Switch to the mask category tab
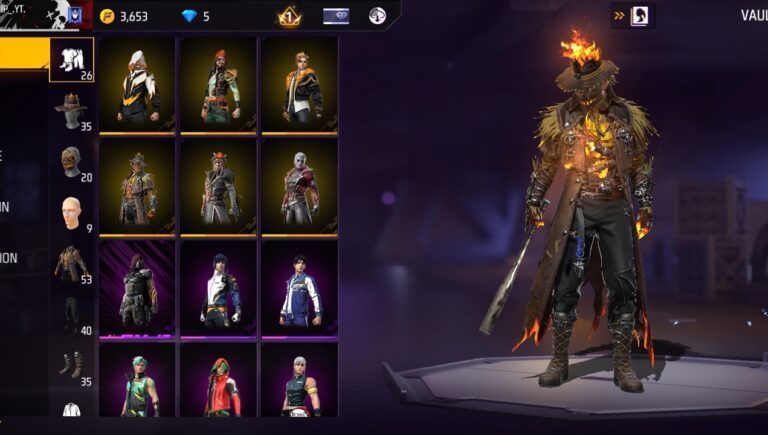 [72, 162]
